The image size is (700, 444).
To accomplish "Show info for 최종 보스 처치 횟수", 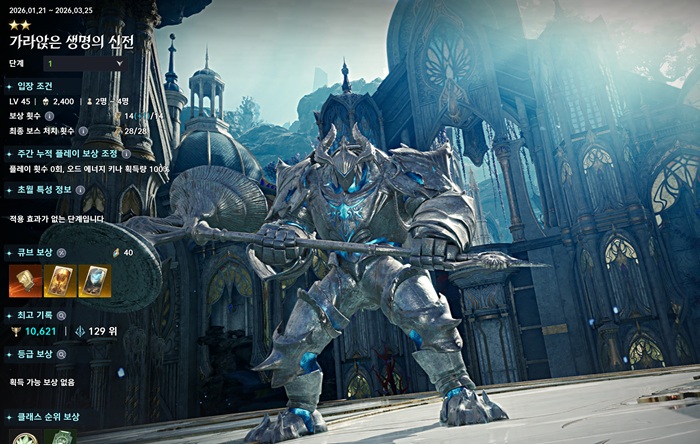I will [83, 130].
